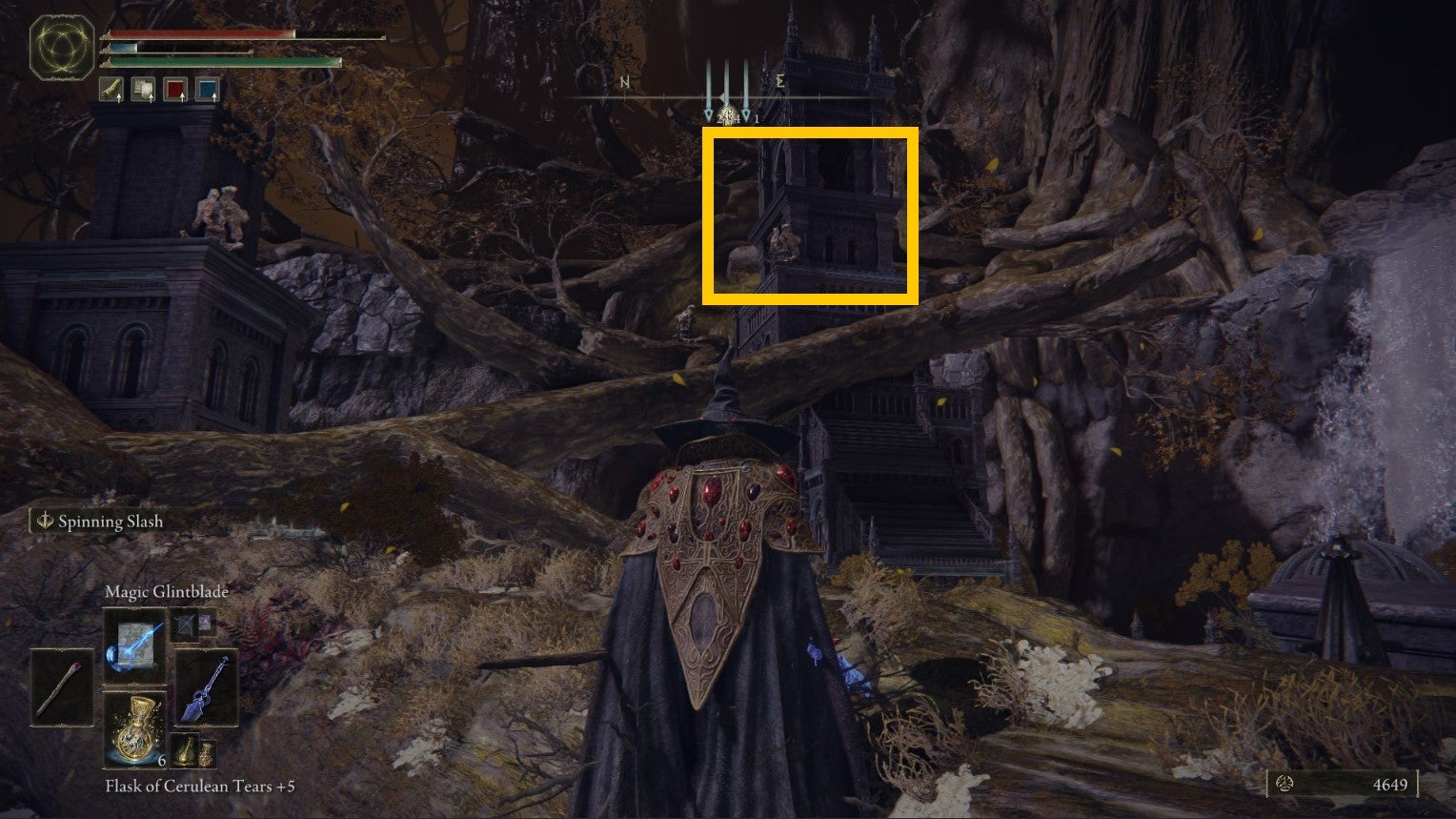The height and width of the screenshot is (819, 1456).
Task: Click the N marker on the compass
Action: coord(625,82)
